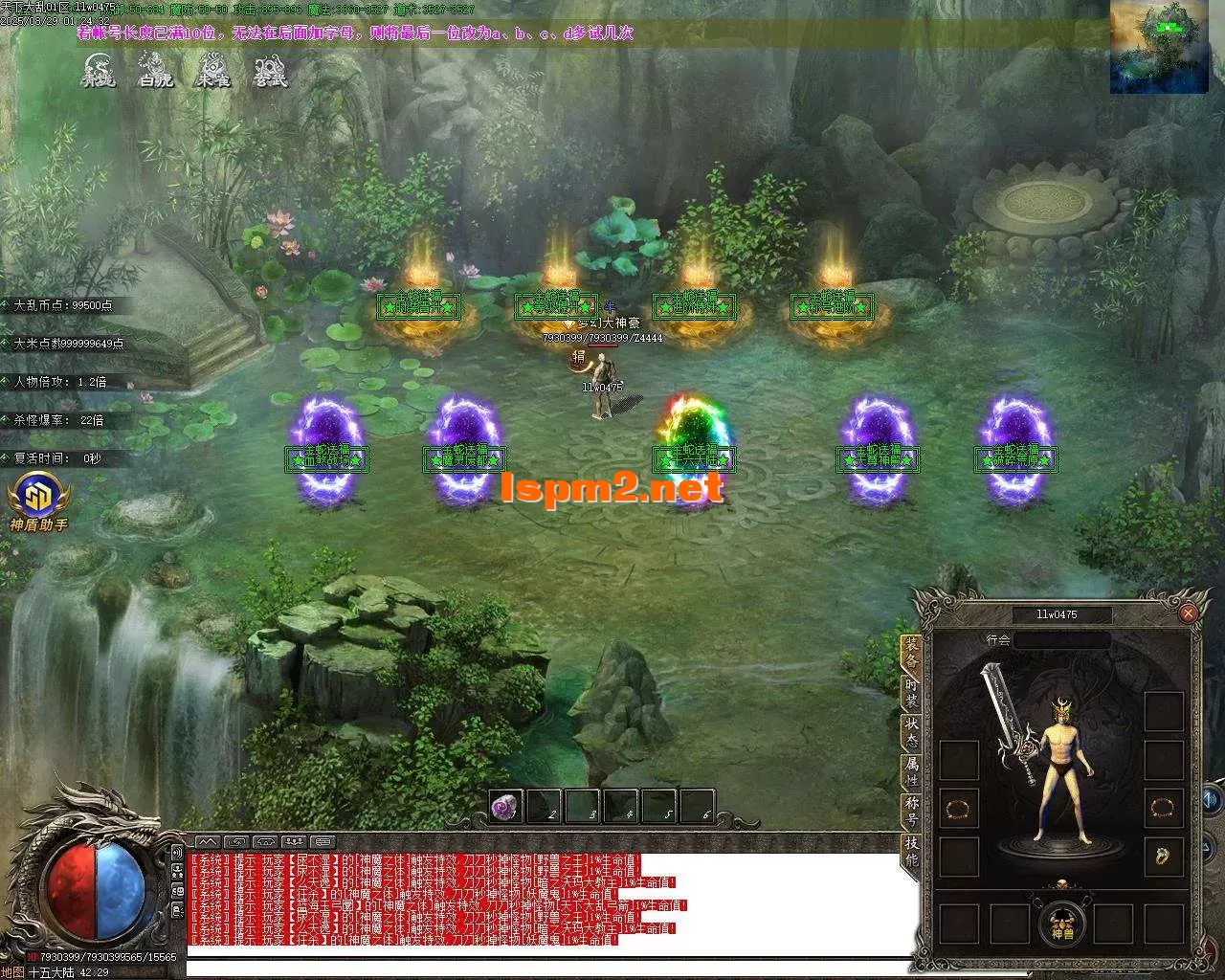Click the right bracelet equipment slot
Image resolution: width=1225 pixels, height=980 pixels.
point(1164,809)
